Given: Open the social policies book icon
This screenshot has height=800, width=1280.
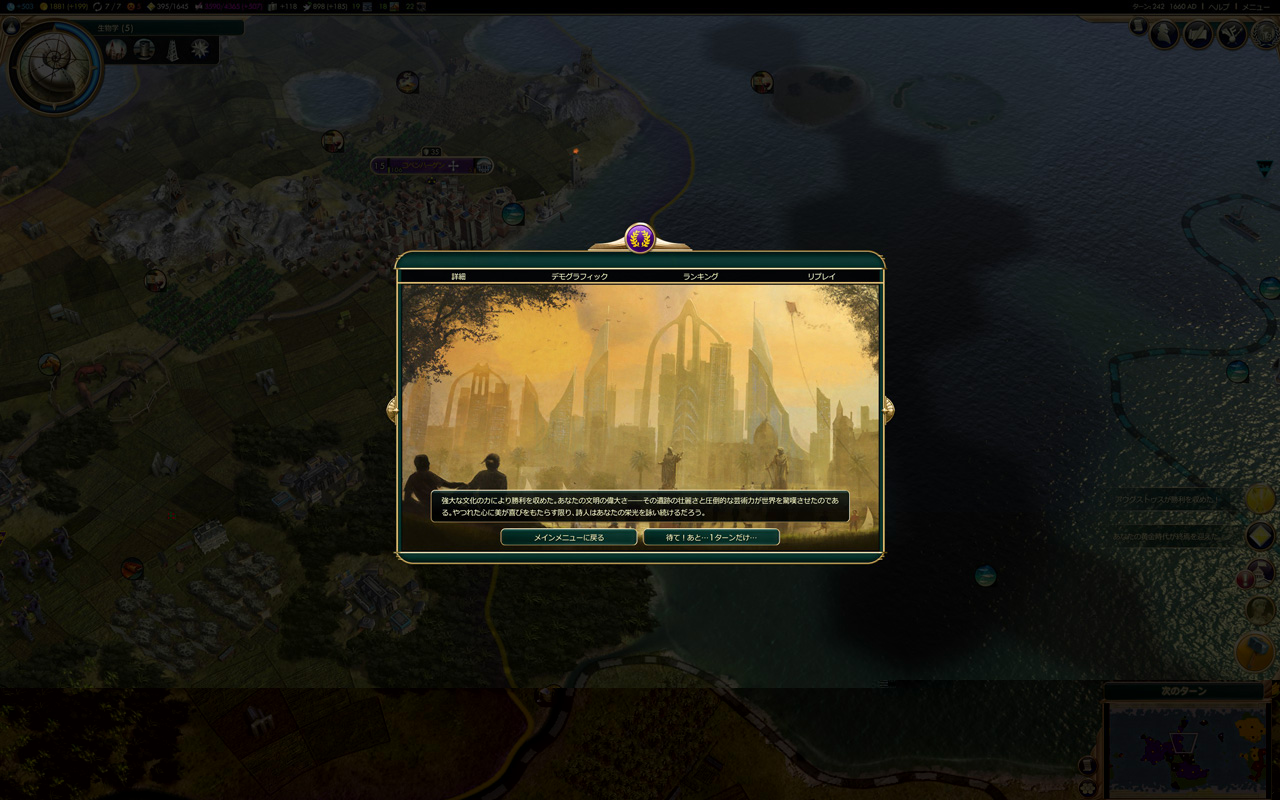Looking at the screenshot, I should [x=1198, y=35].
